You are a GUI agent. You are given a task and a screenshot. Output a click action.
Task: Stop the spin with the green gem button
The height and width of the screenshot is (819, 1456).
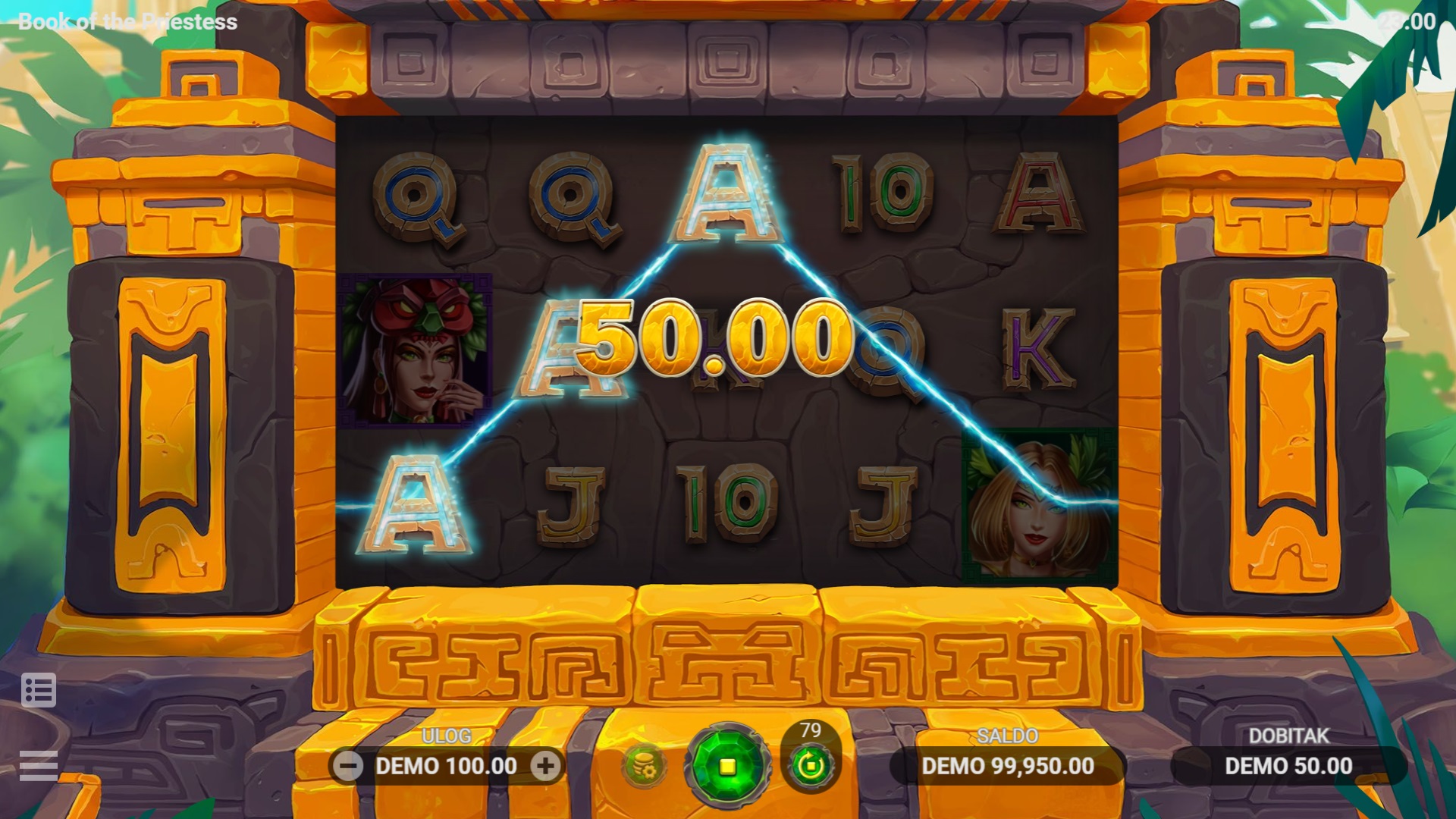(726, 766)
